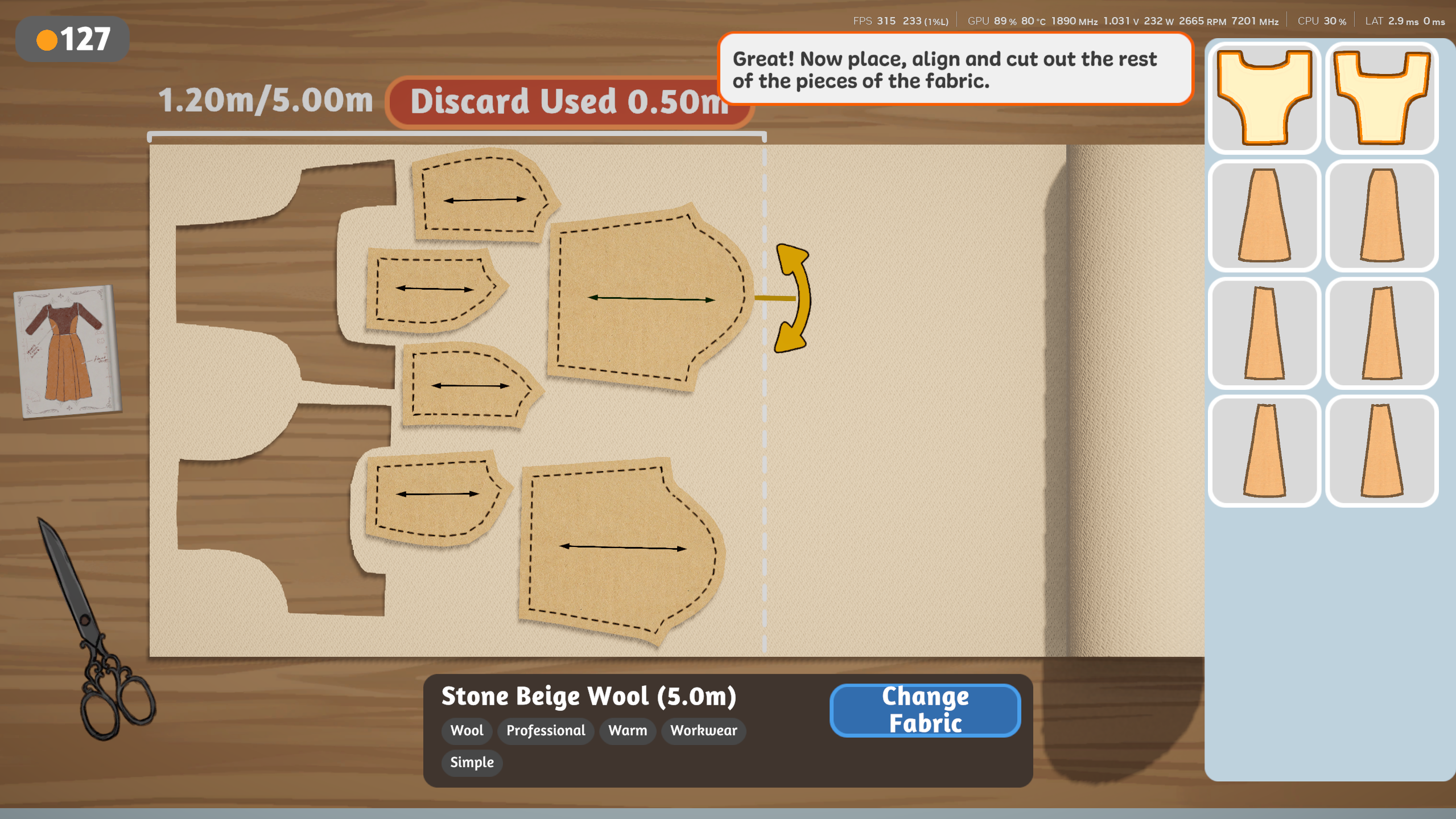Click the 1.20m/5.00m fabric usage indicator
Image resolution: width=1456 pixels, height=819 pixels.
click(265, 100)
